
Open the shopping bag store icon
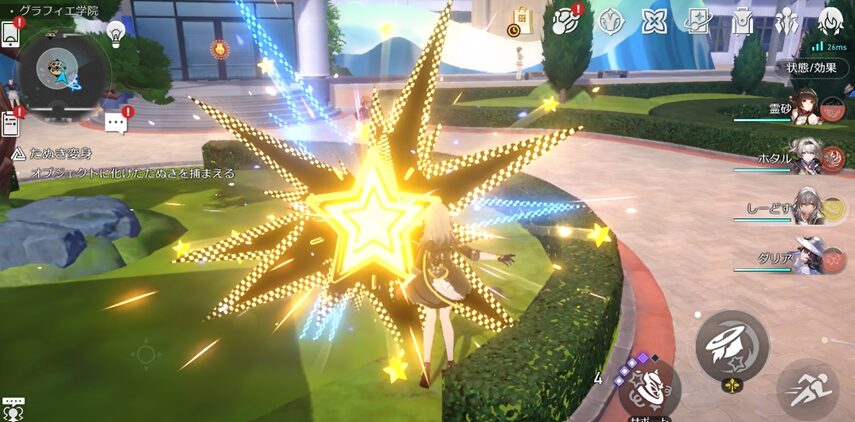[520, 20]
